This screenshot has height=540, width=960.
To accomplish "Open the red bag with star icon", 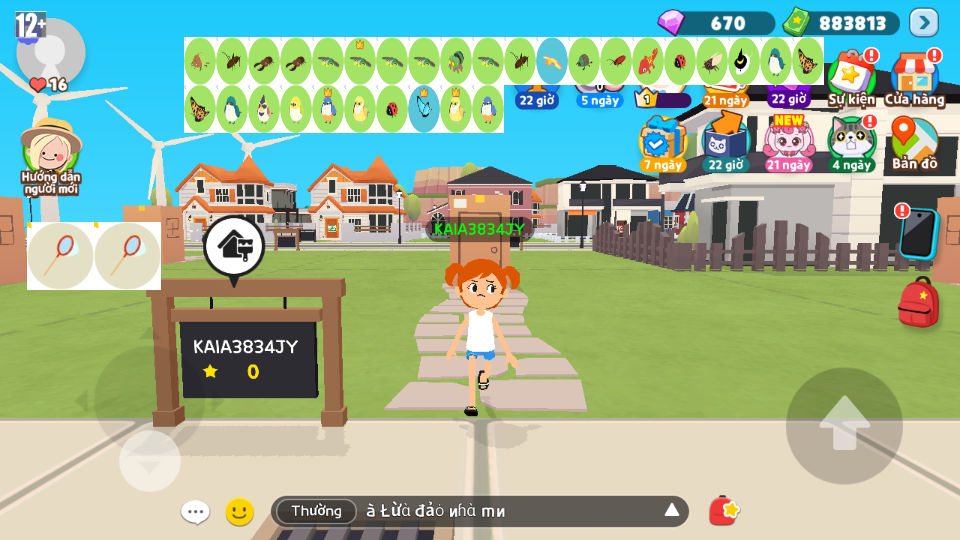I will (723, 511).
